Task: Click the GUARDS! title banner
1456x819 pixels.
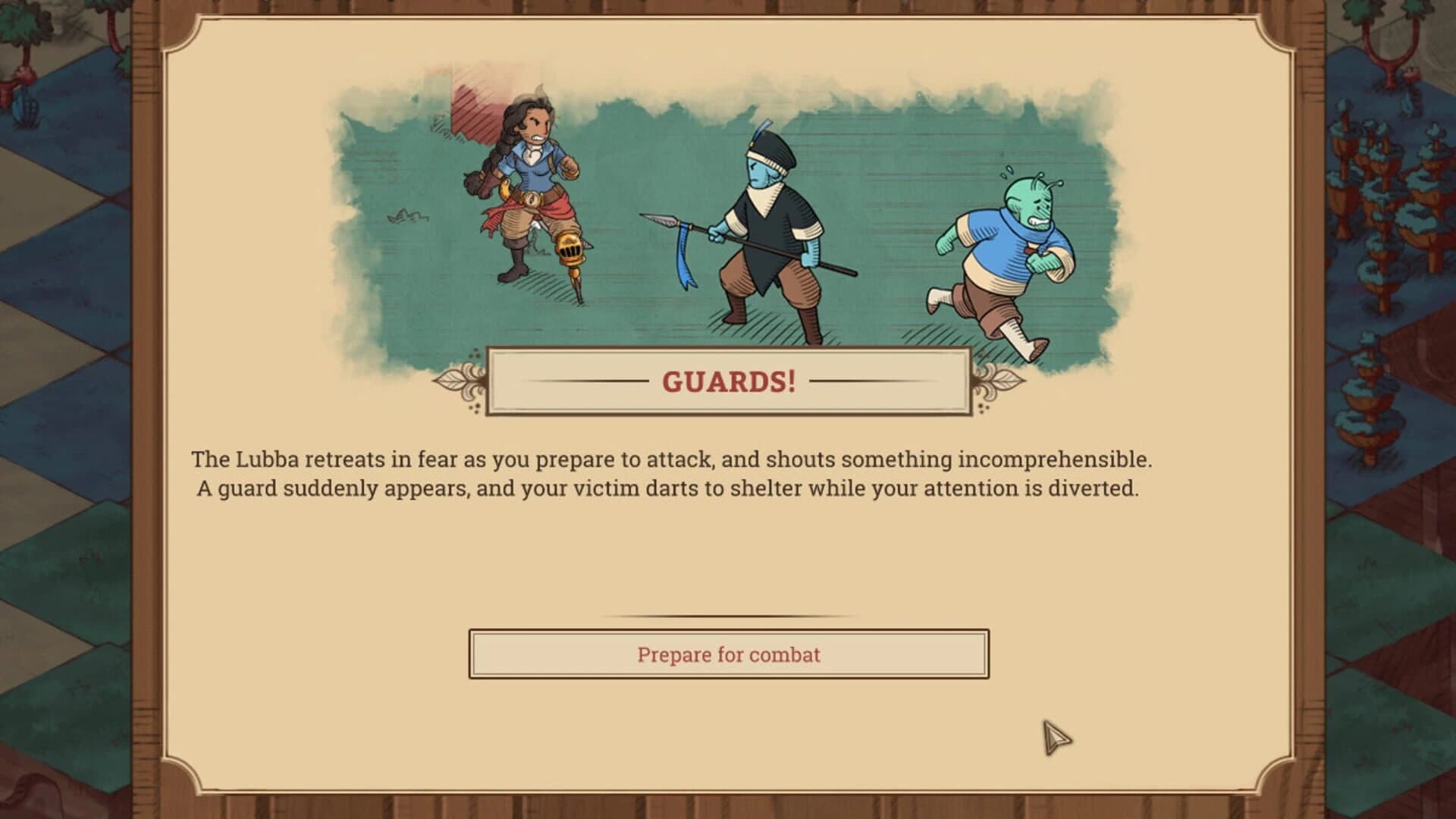Action: click(728, 380)
